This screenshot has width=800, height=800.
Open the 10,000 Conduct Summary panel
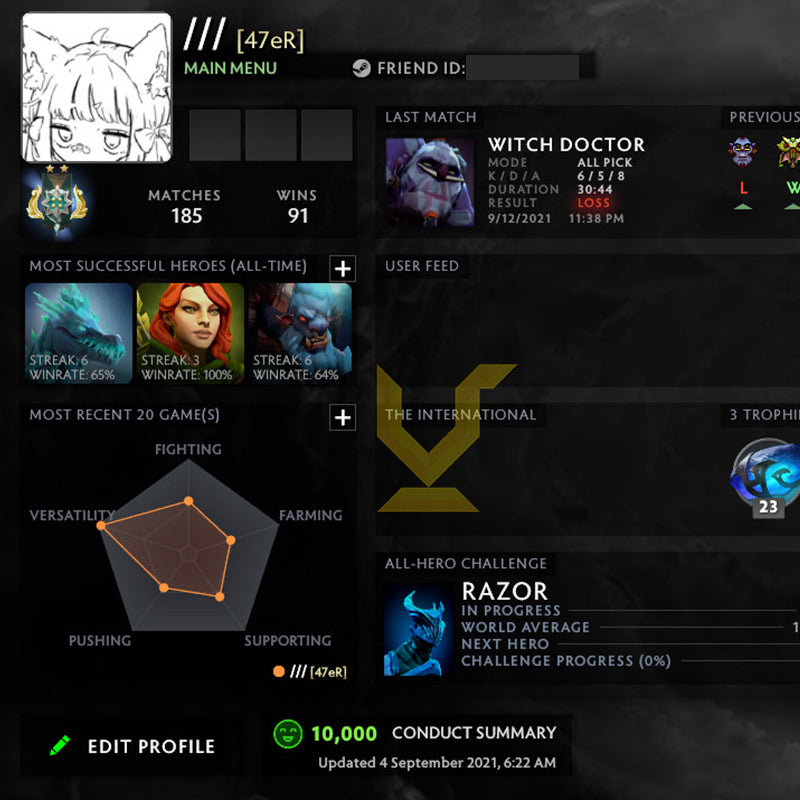pos(416,745)
